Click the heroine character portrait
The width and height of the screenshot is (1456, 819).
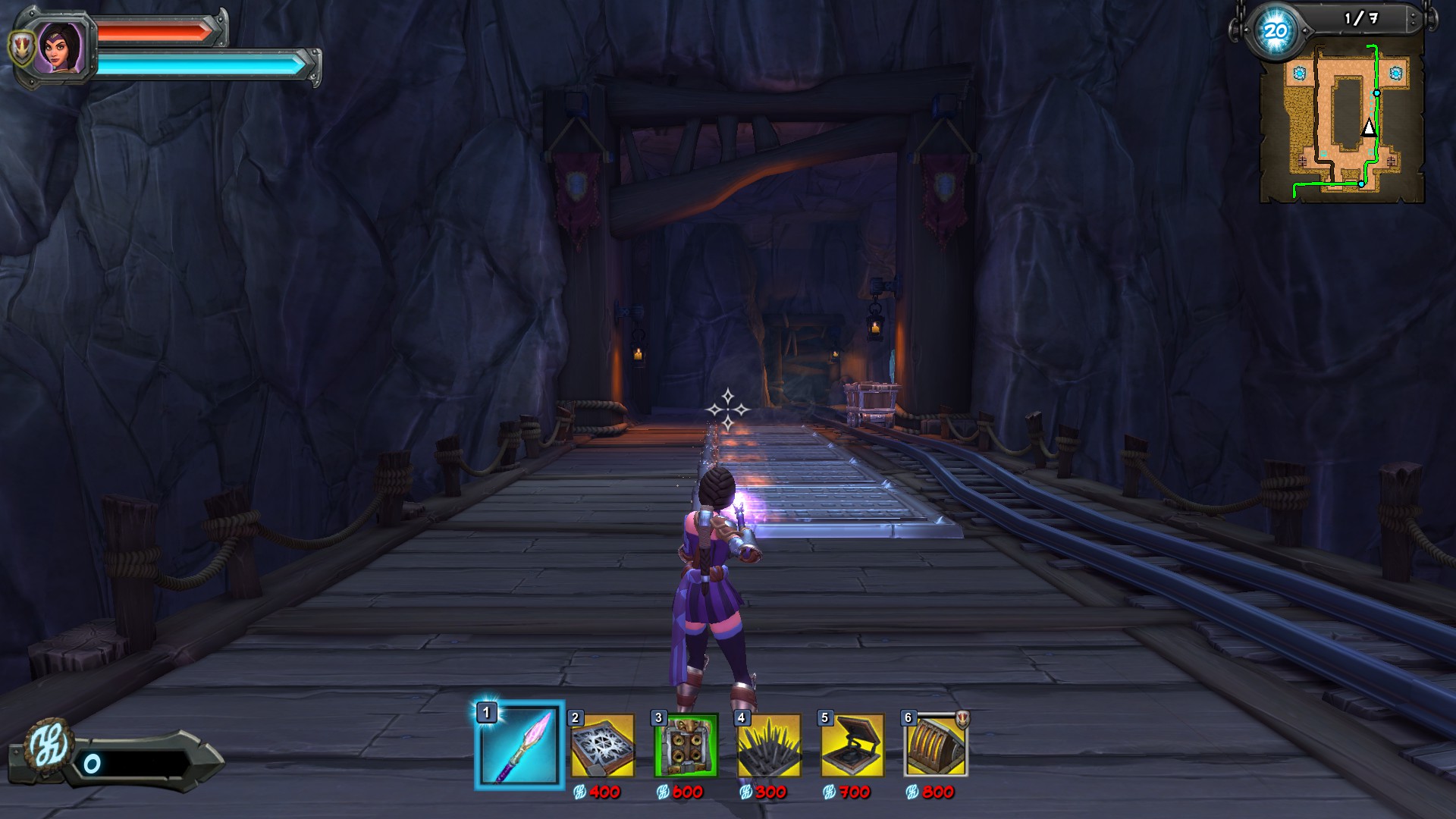[59, 47]
